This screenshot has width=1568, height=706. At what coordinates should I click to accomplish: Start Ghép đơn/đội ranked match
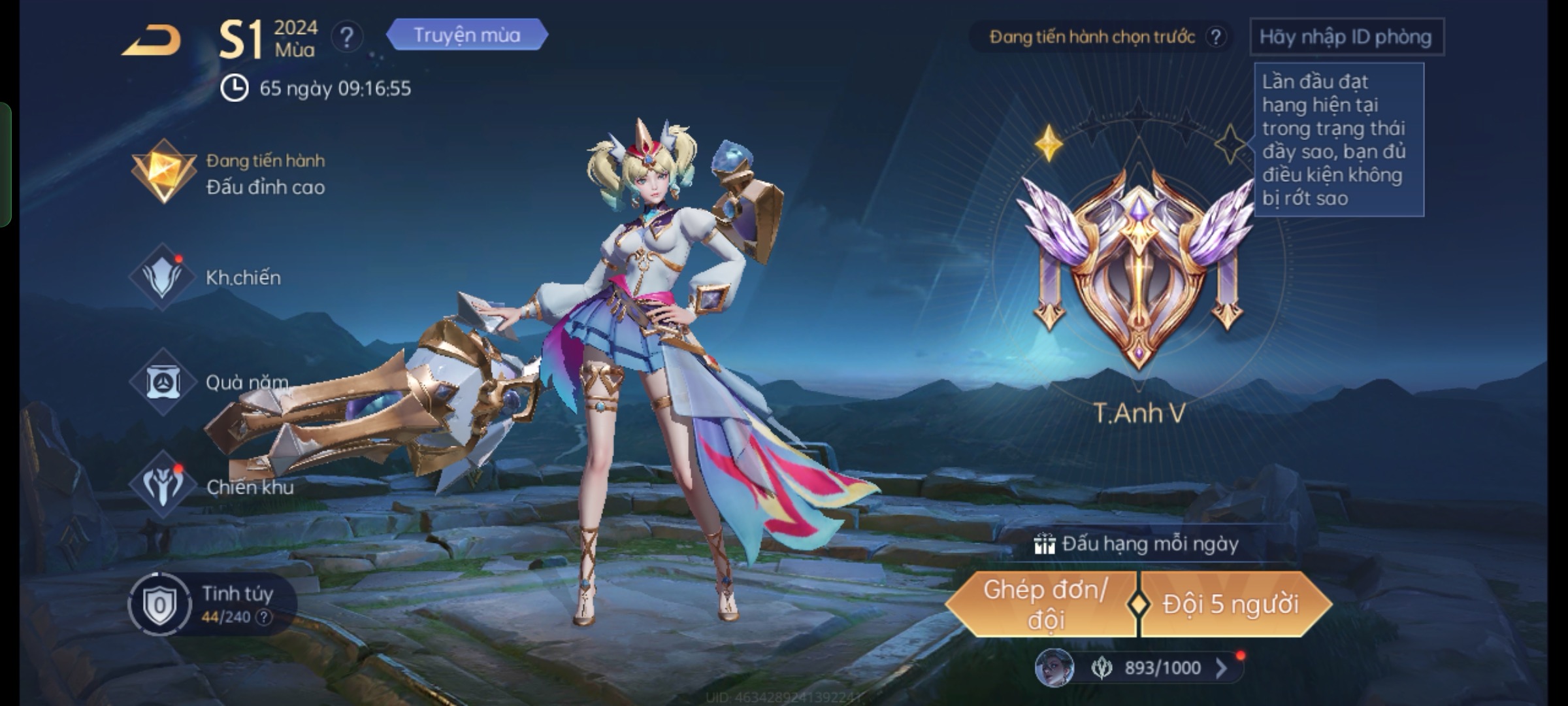(1044, 605)
